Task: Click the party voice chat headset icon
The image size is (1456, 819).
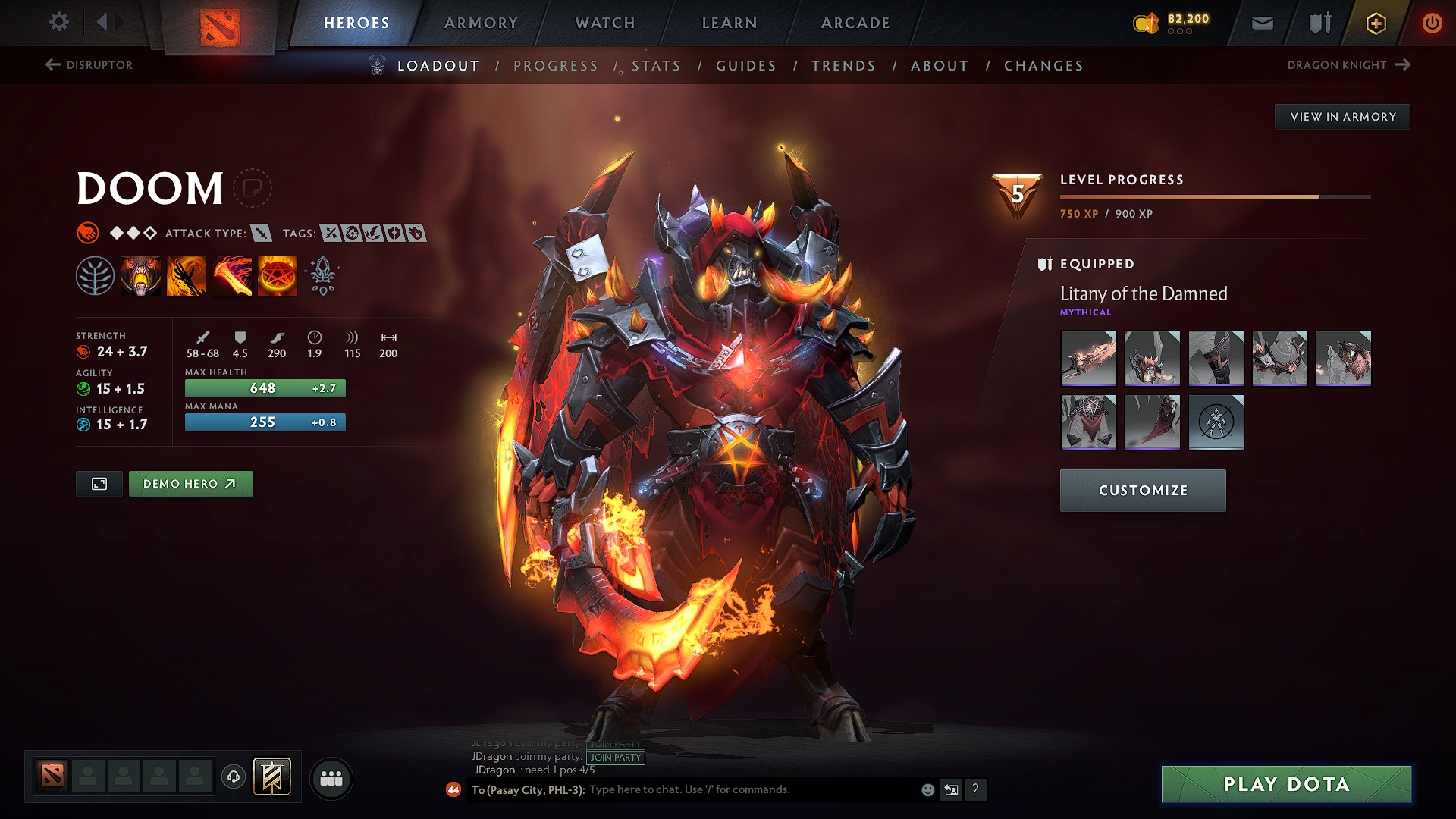Action: (233, 777)
